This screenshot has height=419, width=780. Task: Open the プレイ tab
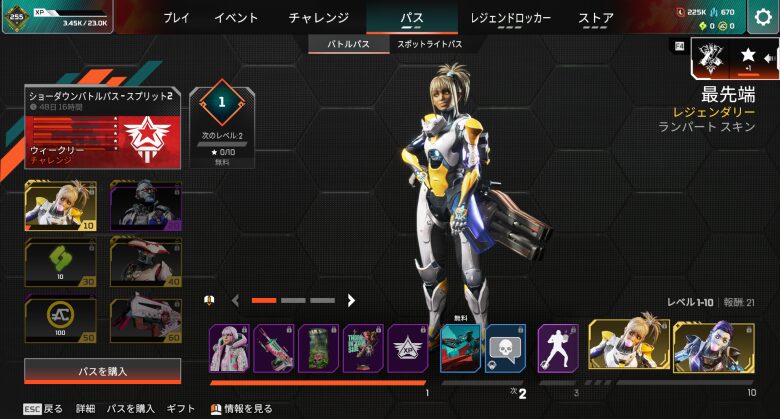click(x=176, y=17)
